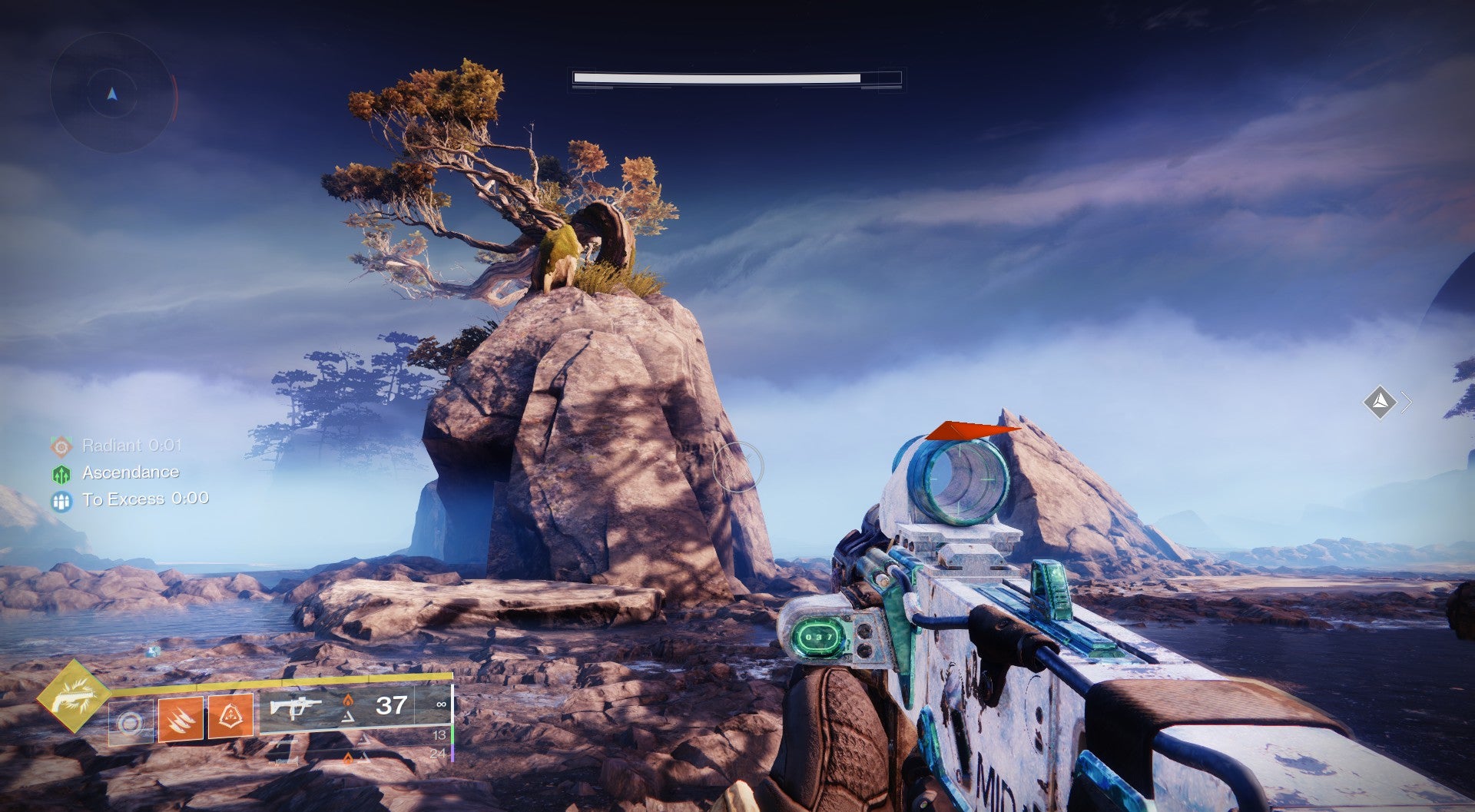Click the Radiant buff icon
1475x812 pixels.
pyautogui.click(x=61, y=446)
